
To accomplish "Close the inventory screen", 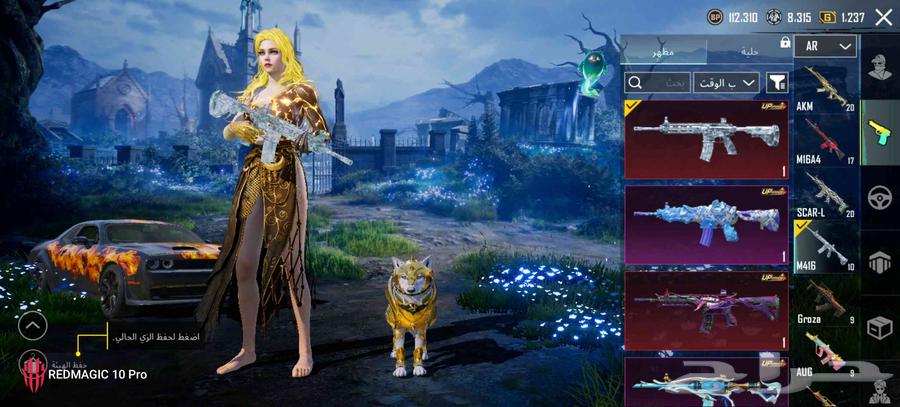I will [883, 17].
